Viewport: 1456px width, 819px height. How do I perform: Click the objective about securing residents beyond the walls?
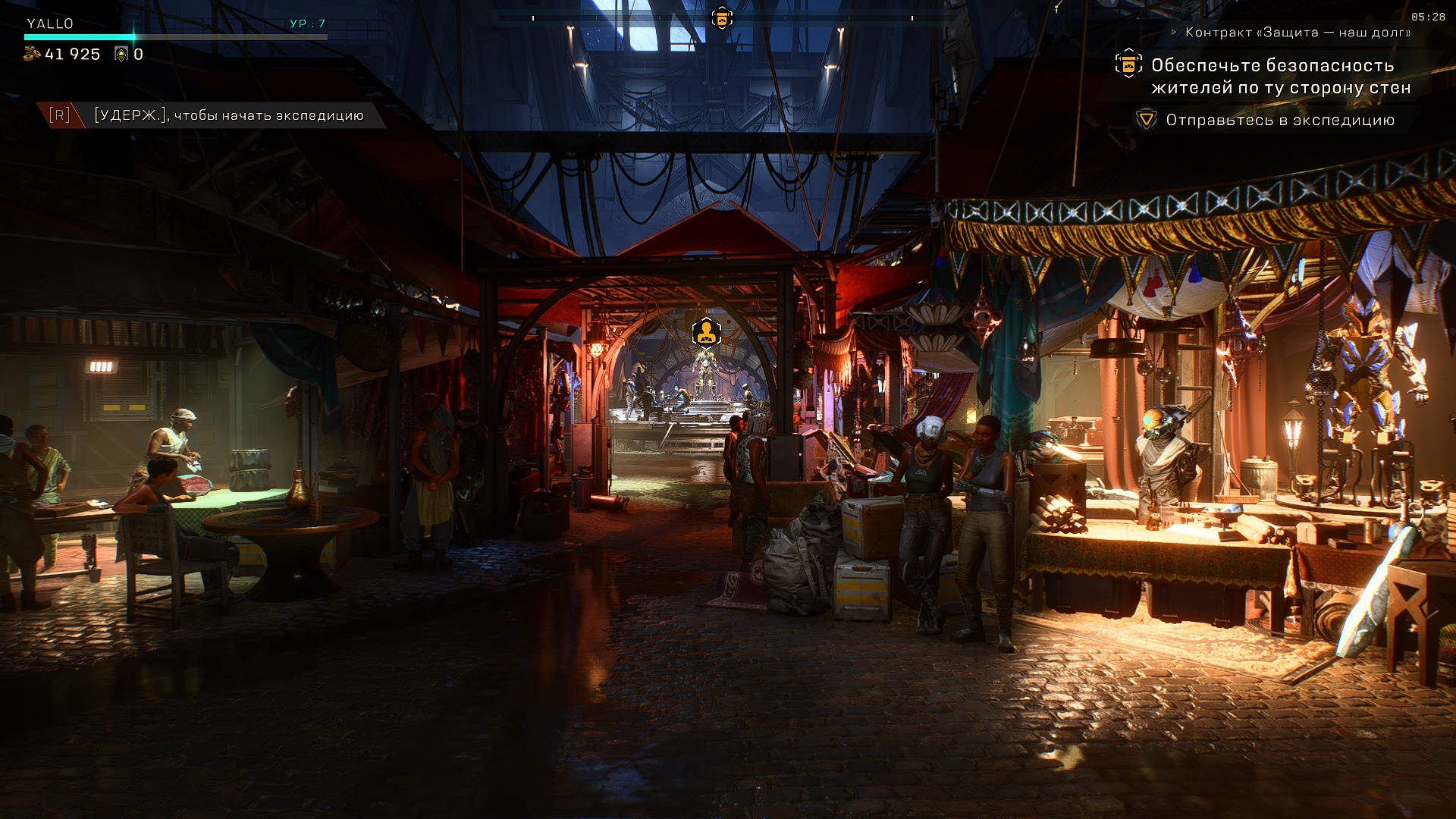tap(1280, 77)
